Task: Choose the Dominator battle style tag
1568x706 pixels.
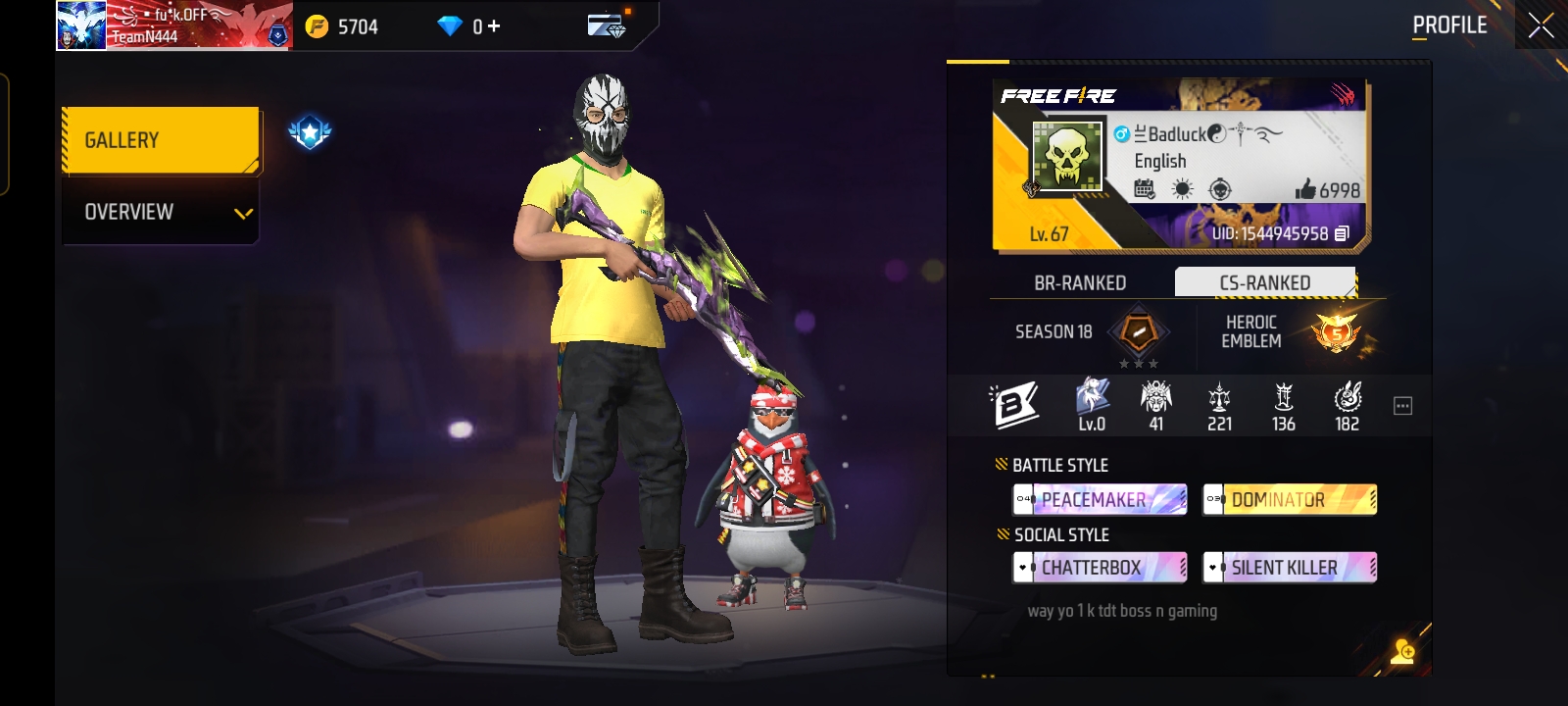Action: (x=1290, y=500)
